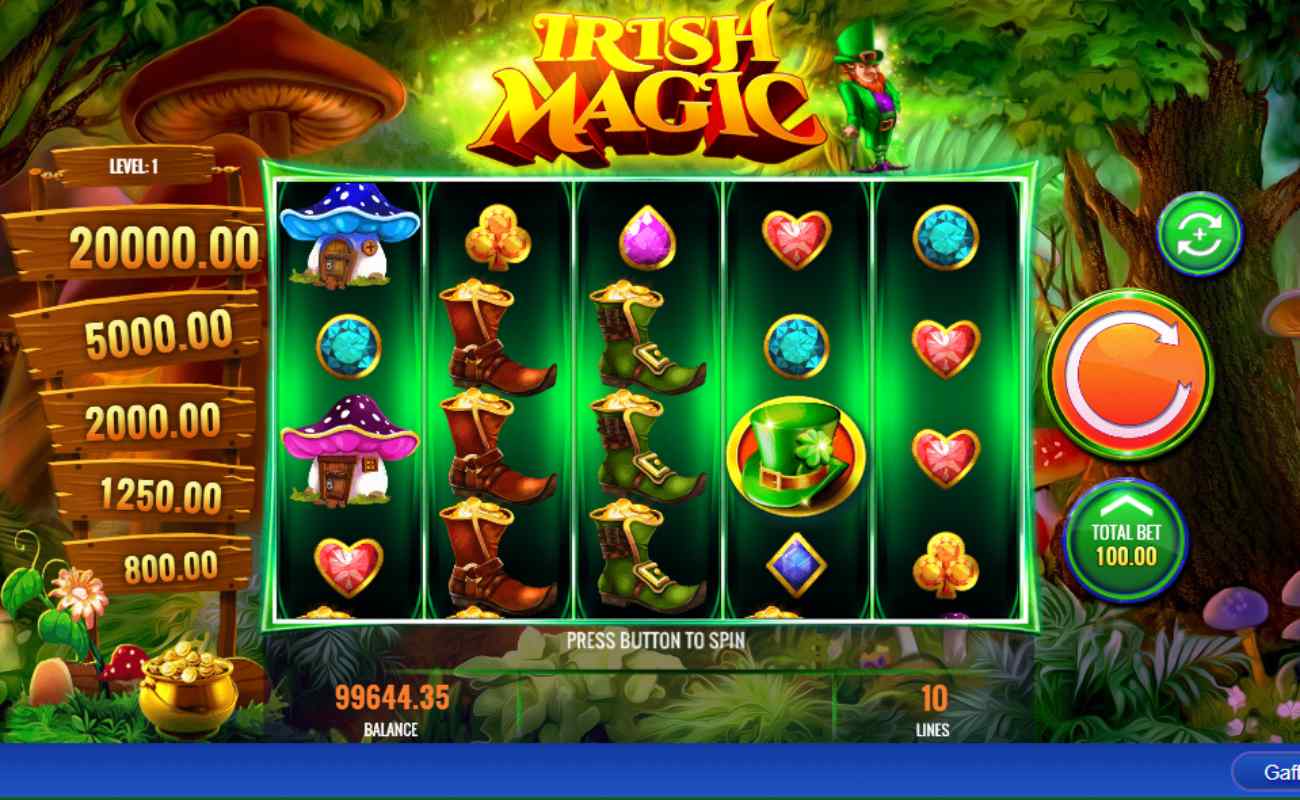Screen dimensions: 1300x800
Task: Expand the Total Bet selector chevron
Action: pos(1126,508)
